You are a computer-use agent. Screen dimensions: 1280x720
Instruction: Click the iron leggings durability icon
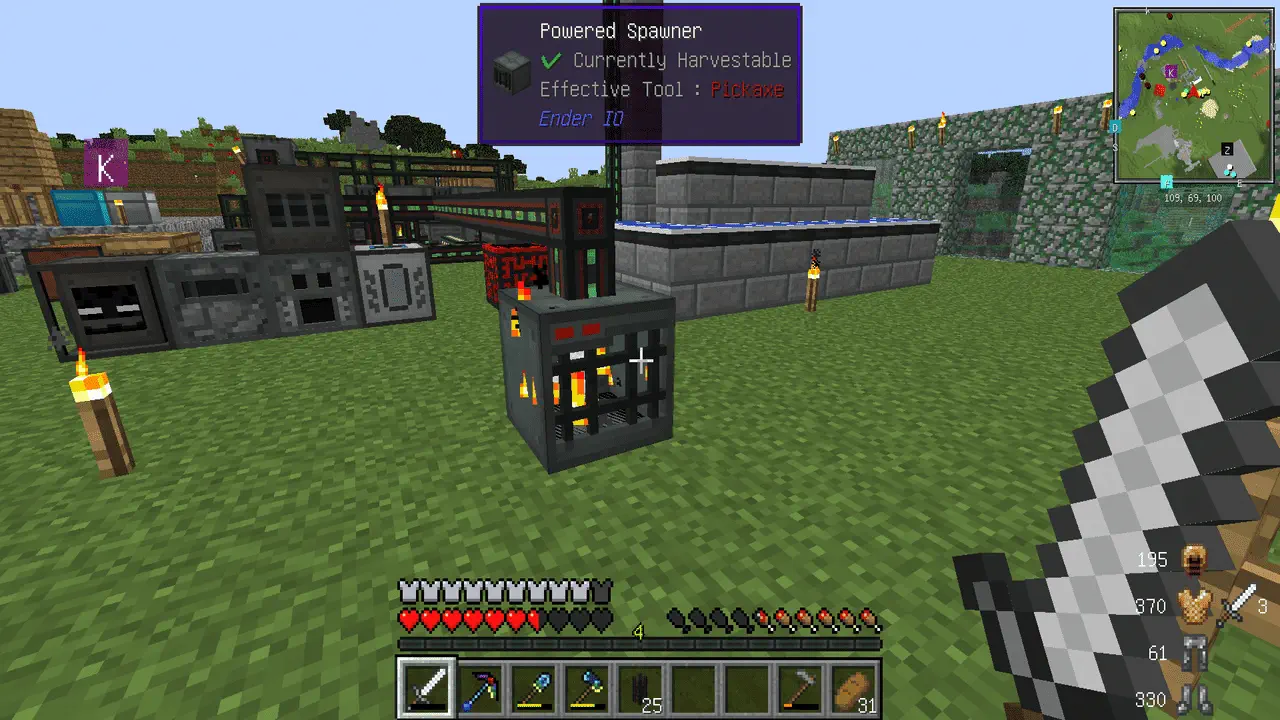(1192, 653)
